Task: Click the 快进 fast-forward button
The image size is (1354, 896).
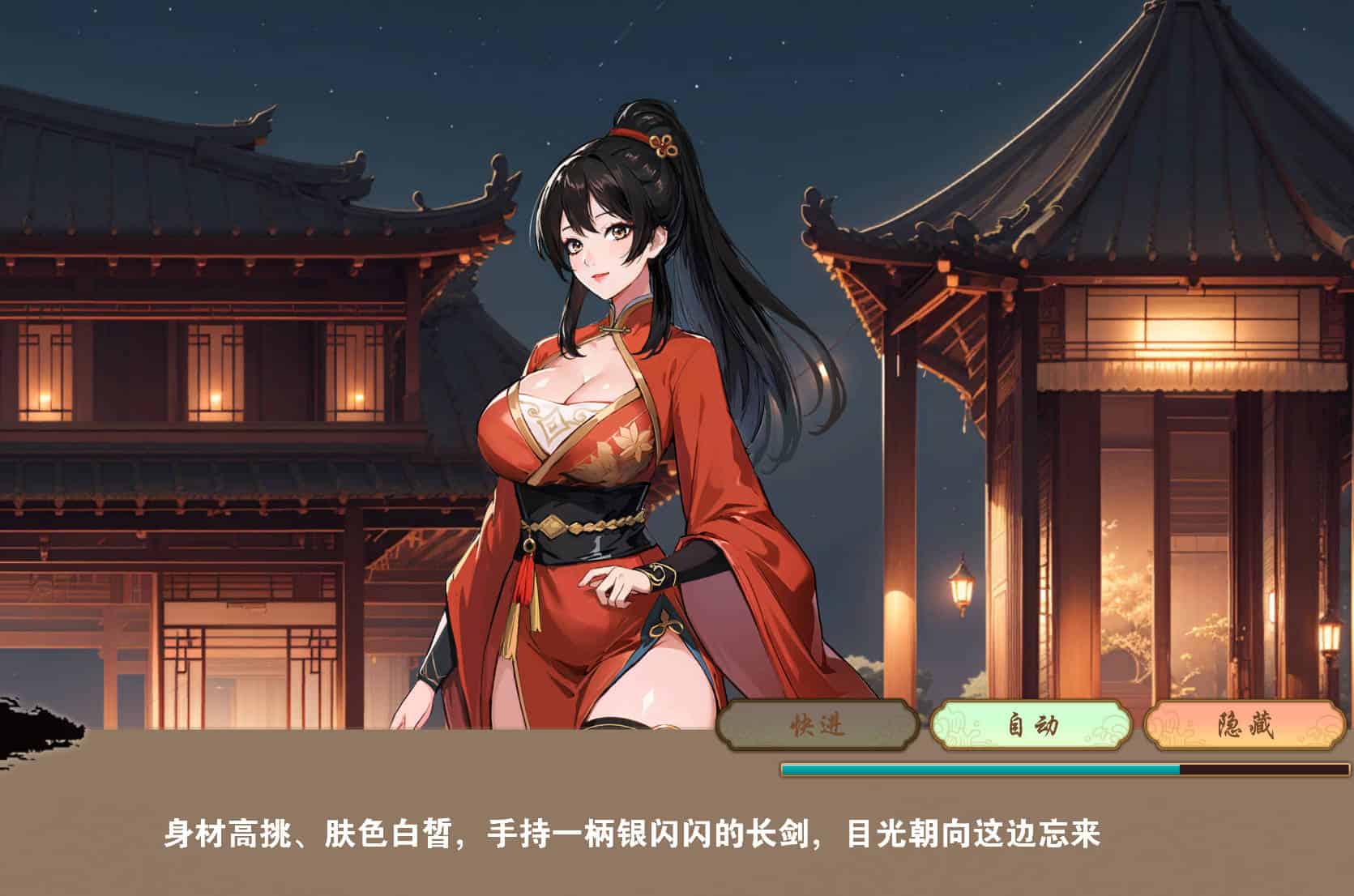Action: [x=818, y=725]
